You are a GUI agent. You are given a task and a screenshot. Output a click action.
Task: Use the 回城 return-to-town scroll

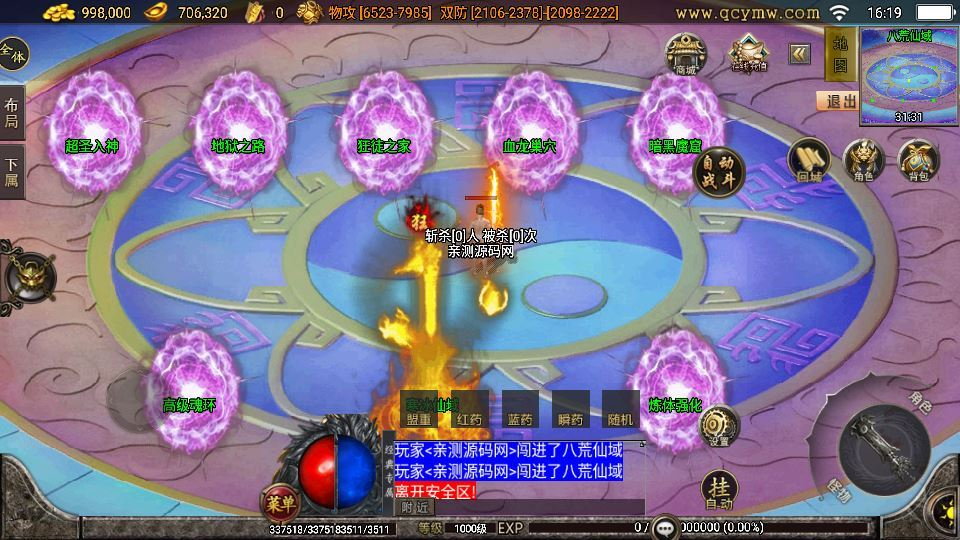(x=808, y=160)
